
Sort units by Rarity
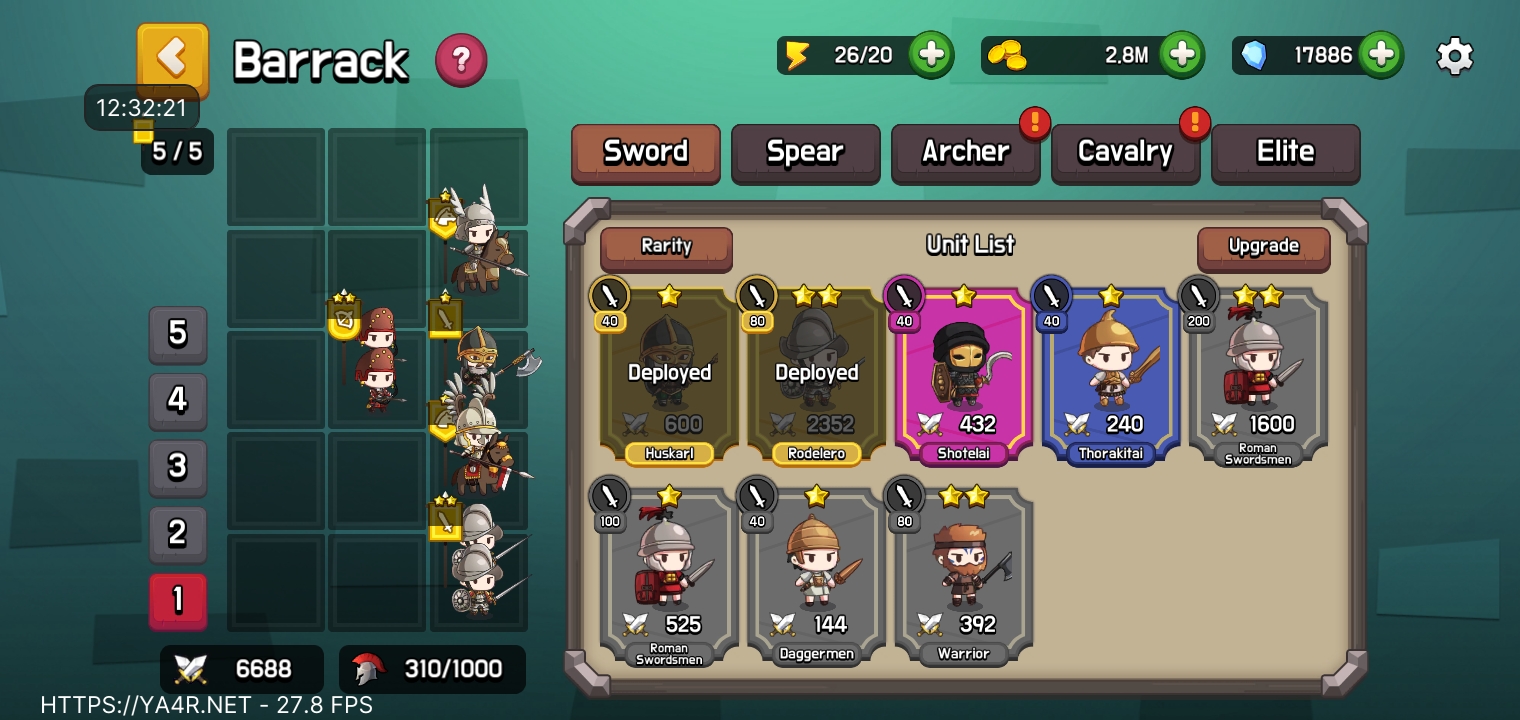[666, 247]
